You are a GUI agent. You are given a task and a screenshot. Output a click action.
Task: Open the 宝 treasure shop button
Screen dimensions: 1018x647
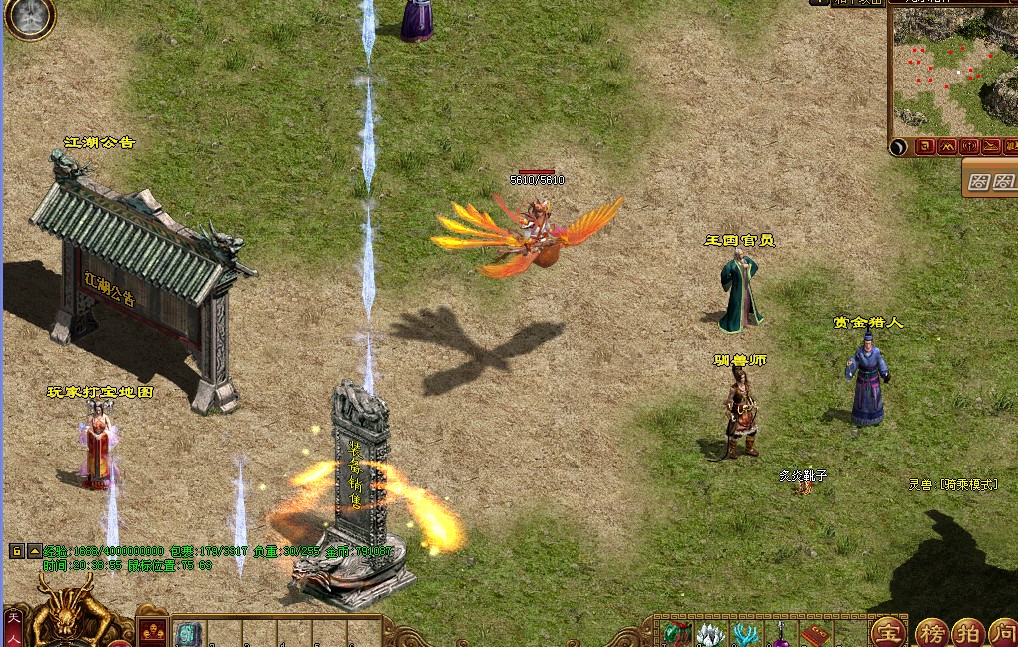(887, 632)
